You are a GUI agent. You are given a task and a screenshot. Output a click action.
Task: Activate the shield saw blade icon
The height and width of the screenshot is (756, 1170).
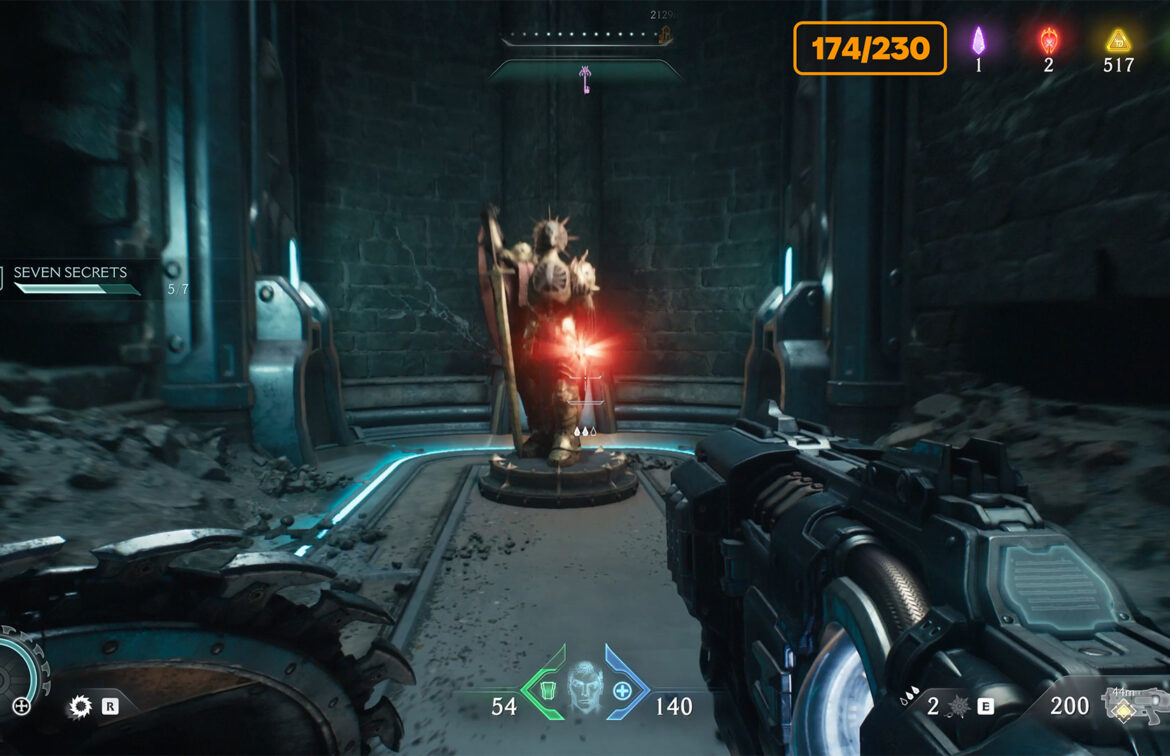pos(80,708)
